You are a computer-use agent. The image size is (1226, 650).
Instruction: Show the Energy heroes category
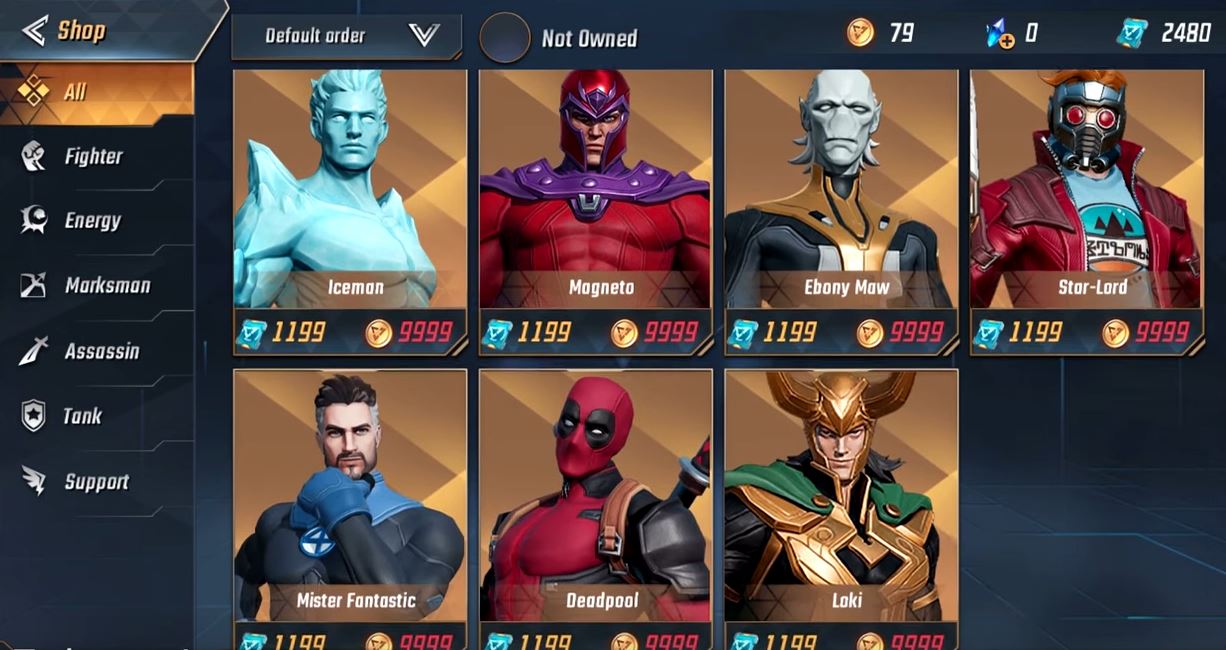pos(92,221)
